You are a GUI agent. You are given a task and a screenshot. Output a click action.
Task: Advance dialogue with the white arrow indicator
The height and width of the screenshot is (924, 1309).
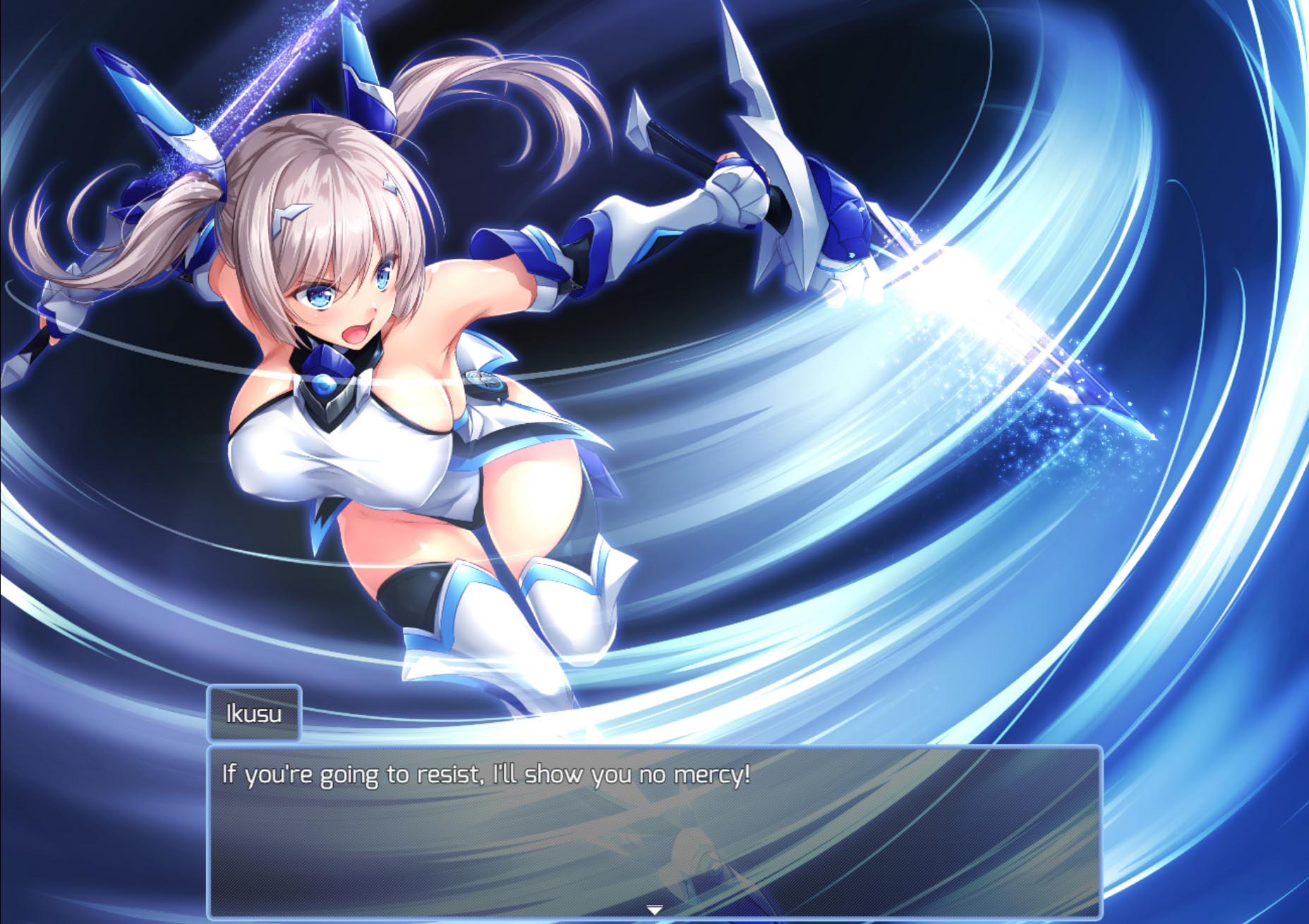(x=654, y=910)
